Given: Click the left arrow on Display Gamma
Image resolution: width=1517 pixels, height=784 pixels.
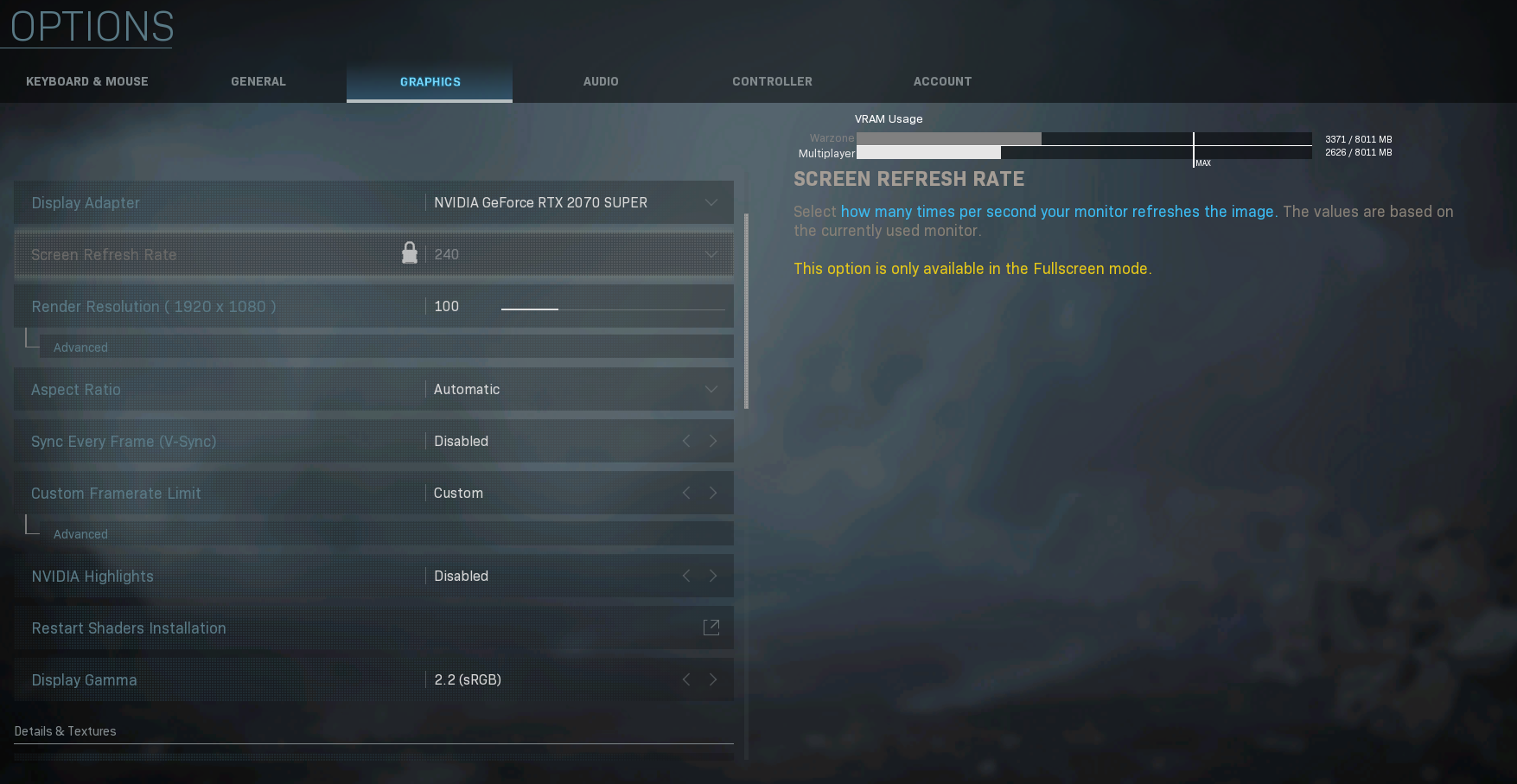Looking at the screenshot, I should [x=685, y=679].
